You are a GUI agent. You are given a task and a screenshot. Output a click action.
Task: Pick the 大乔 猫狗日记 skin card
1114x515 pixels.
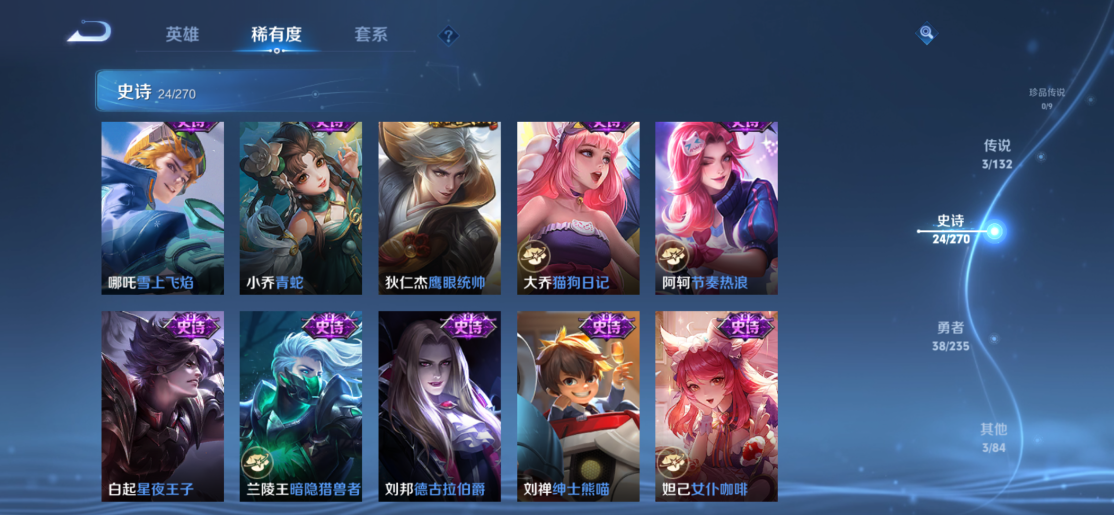click(578, 208)
